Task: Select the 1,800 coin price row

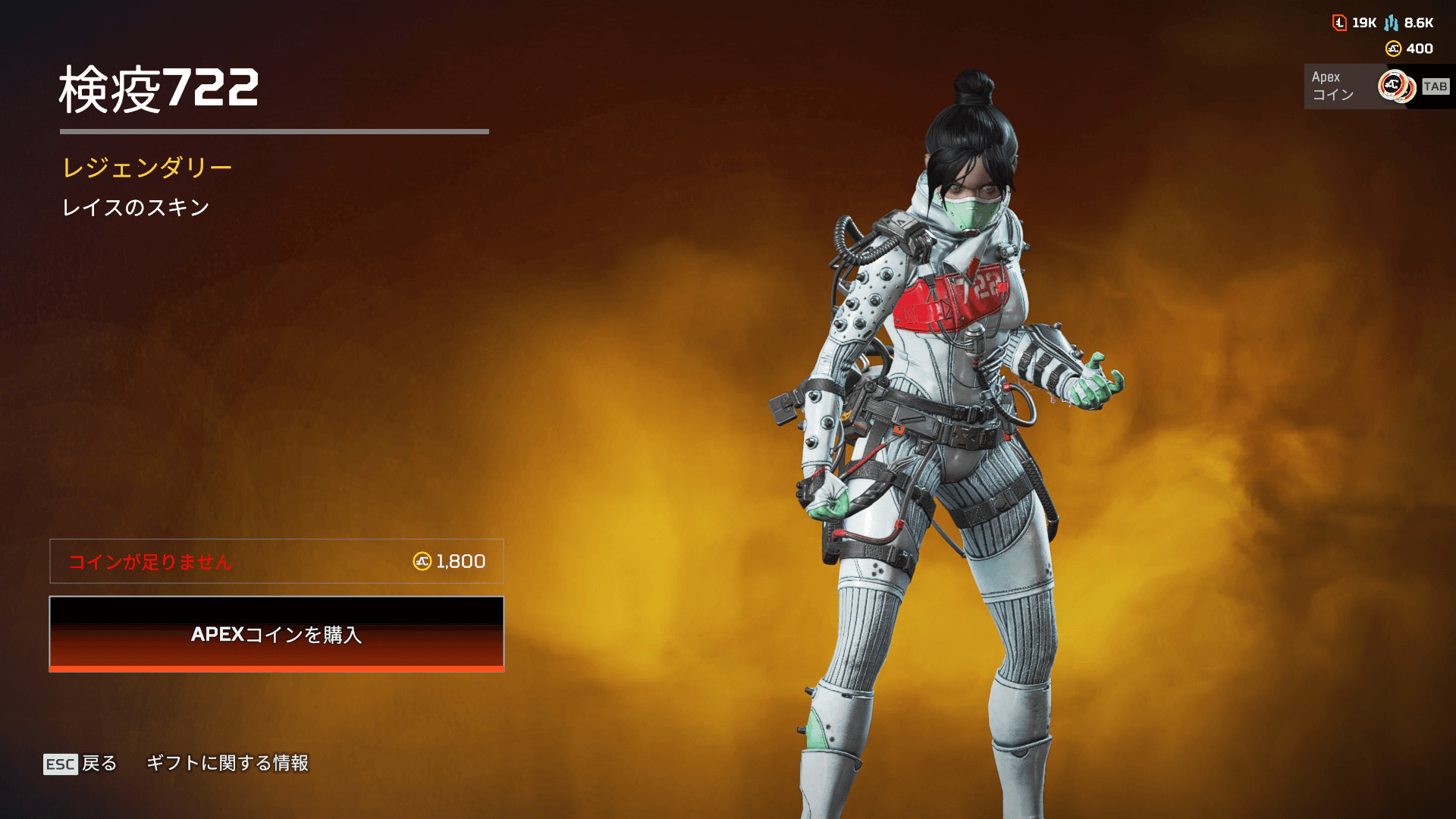Action: pos(276,561)
